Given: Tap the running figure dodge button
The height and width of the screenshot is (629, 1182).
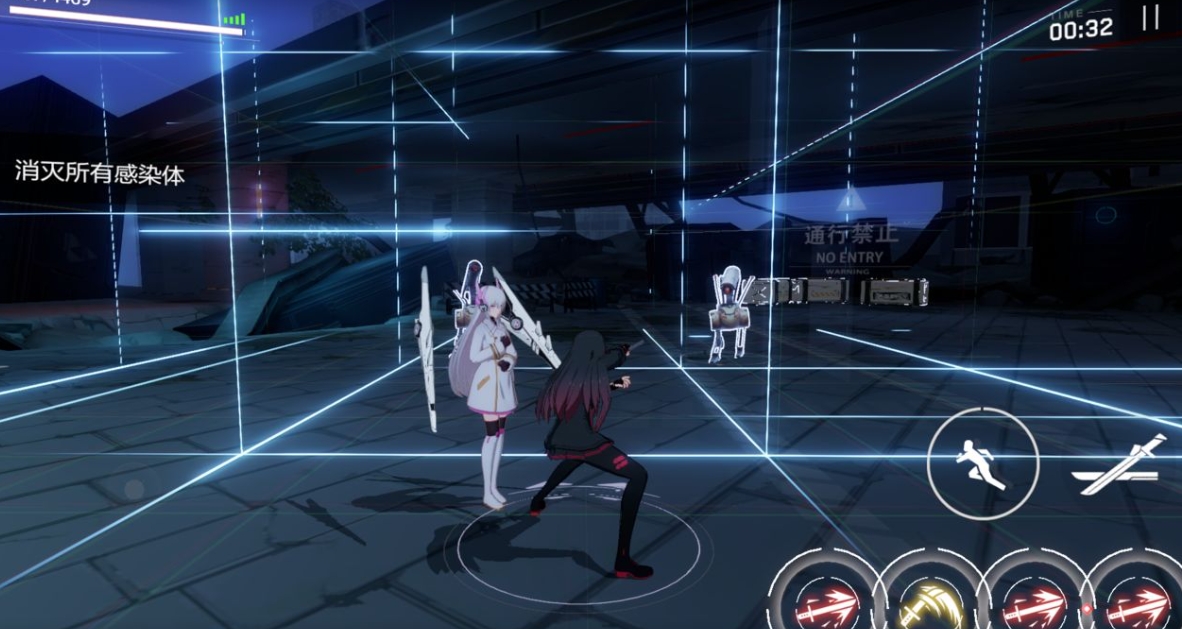Looking at the screenshot, I should coord(983,464).
